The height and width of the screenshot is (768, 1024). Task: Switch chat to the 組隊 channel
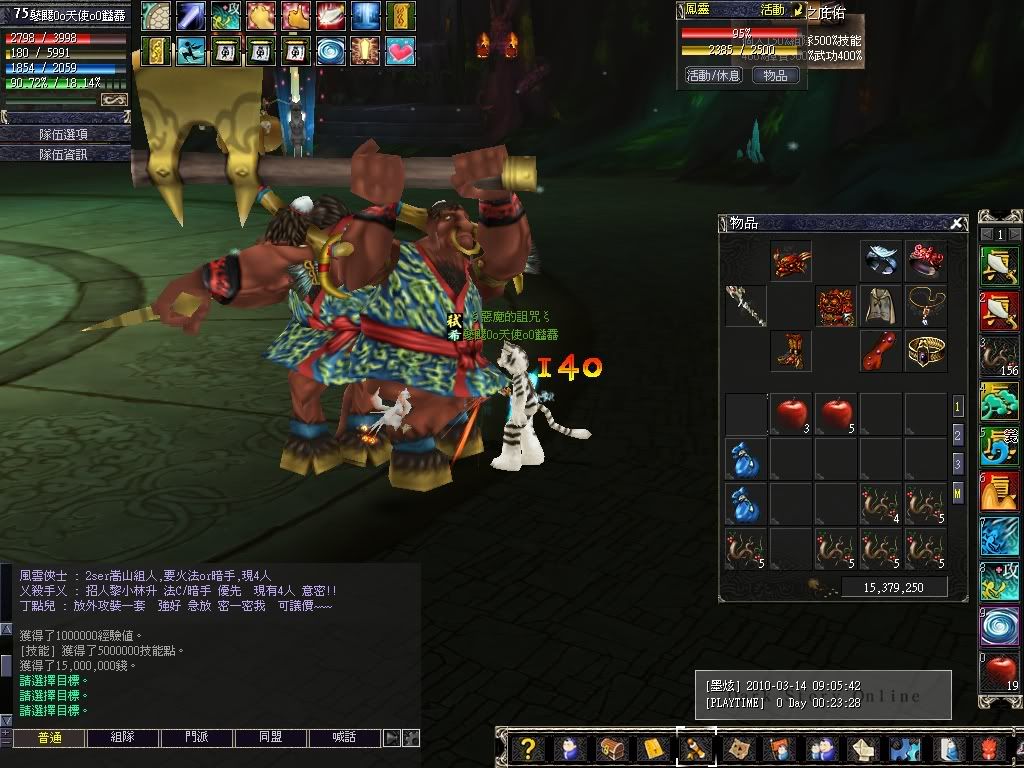point(123,738)
